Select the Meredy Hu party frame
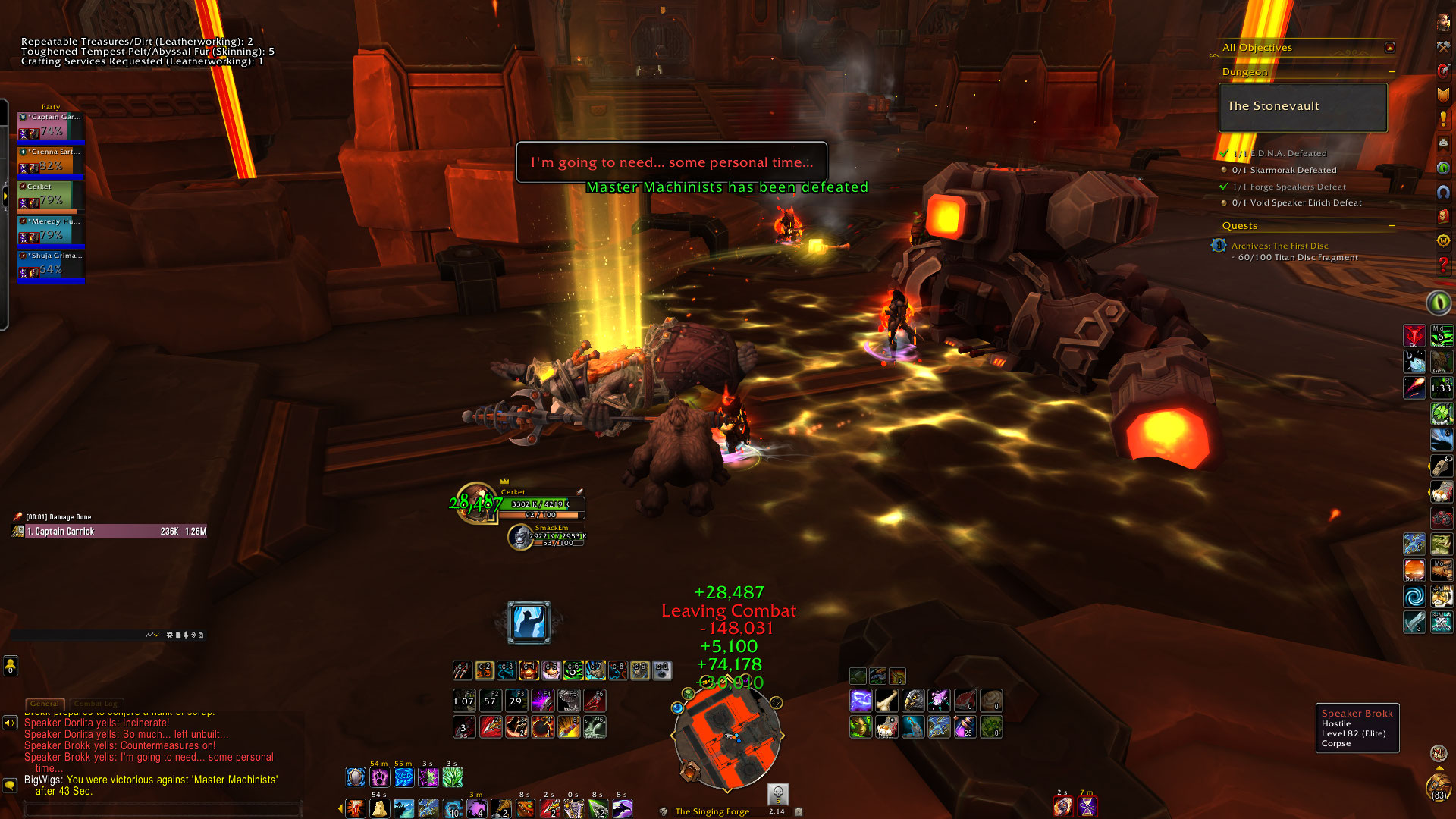Screen dimensions: 1456x819 [51, 231]
